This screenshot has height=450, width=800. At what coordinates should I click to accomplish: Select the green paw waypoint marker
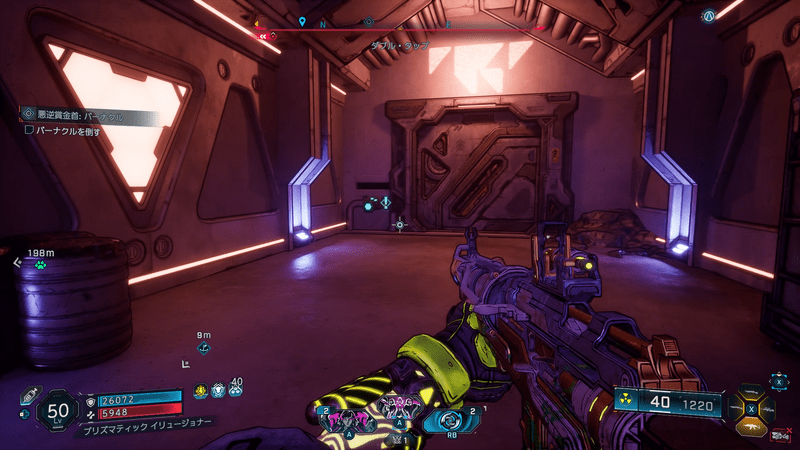(40, 265)
